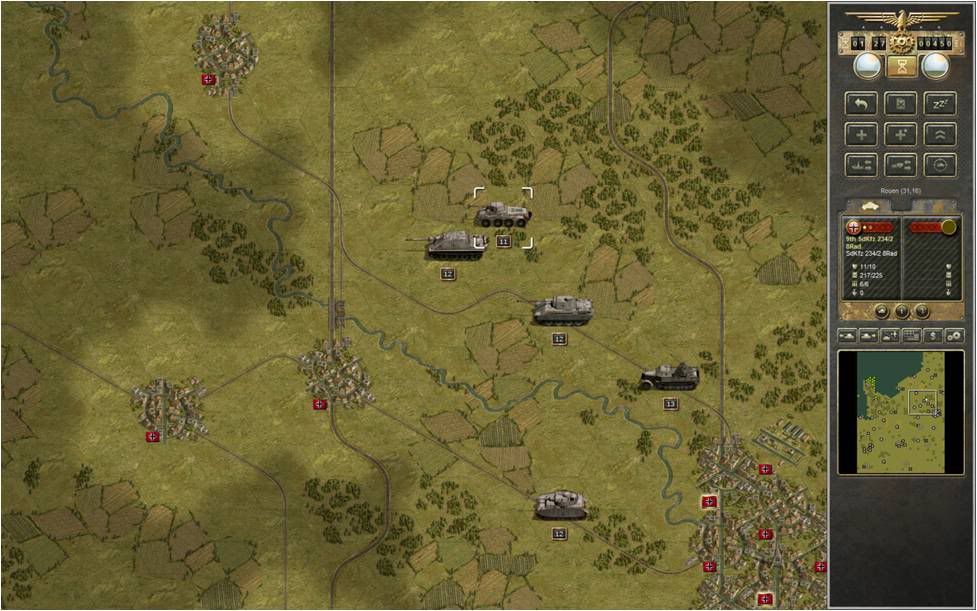
Task: Open game options via the gears icon
Action: [x=953, y=334]
